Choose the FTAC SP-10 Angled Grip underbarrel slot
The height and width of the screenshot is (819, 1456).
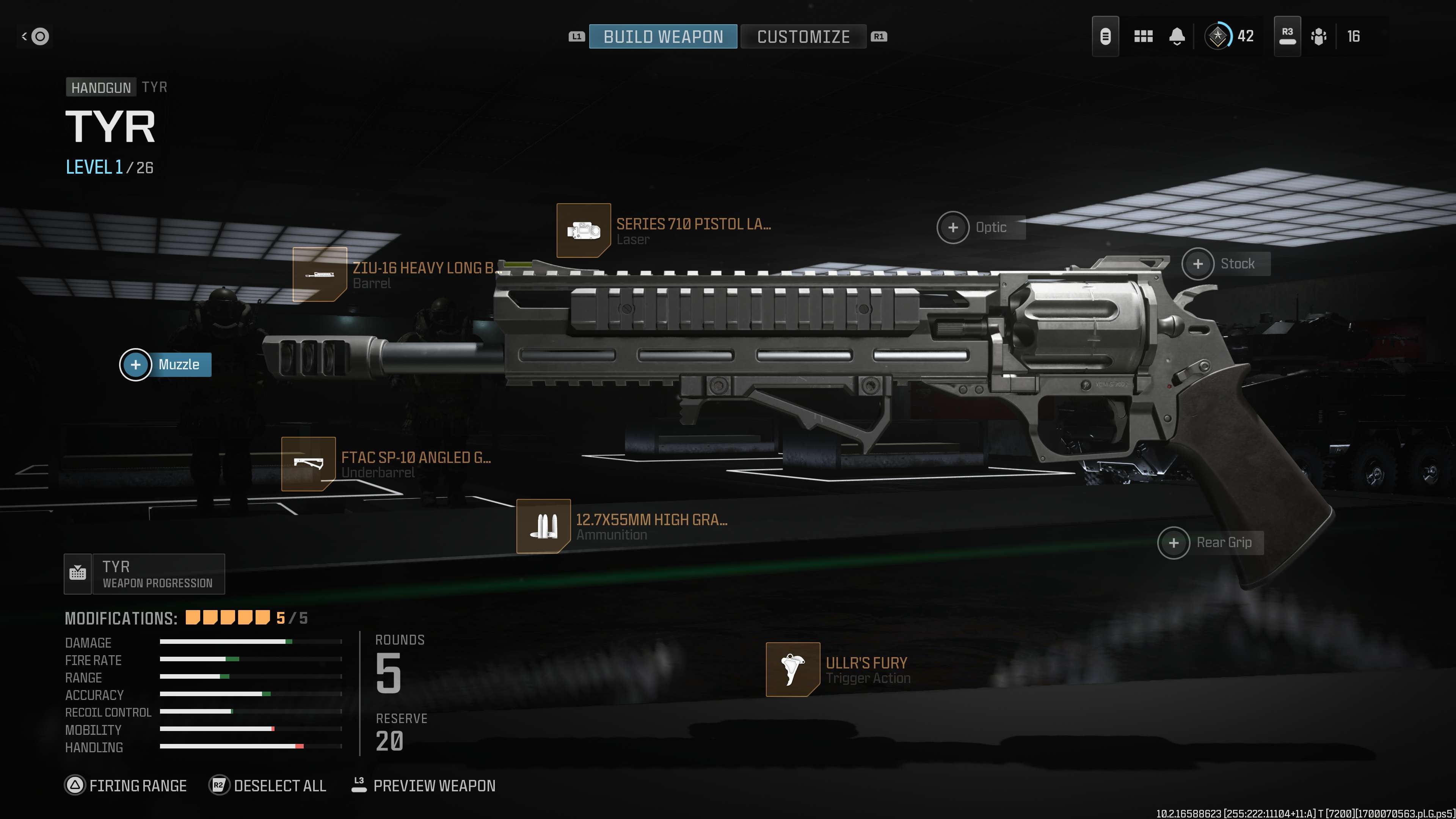[x=308, y=464]
